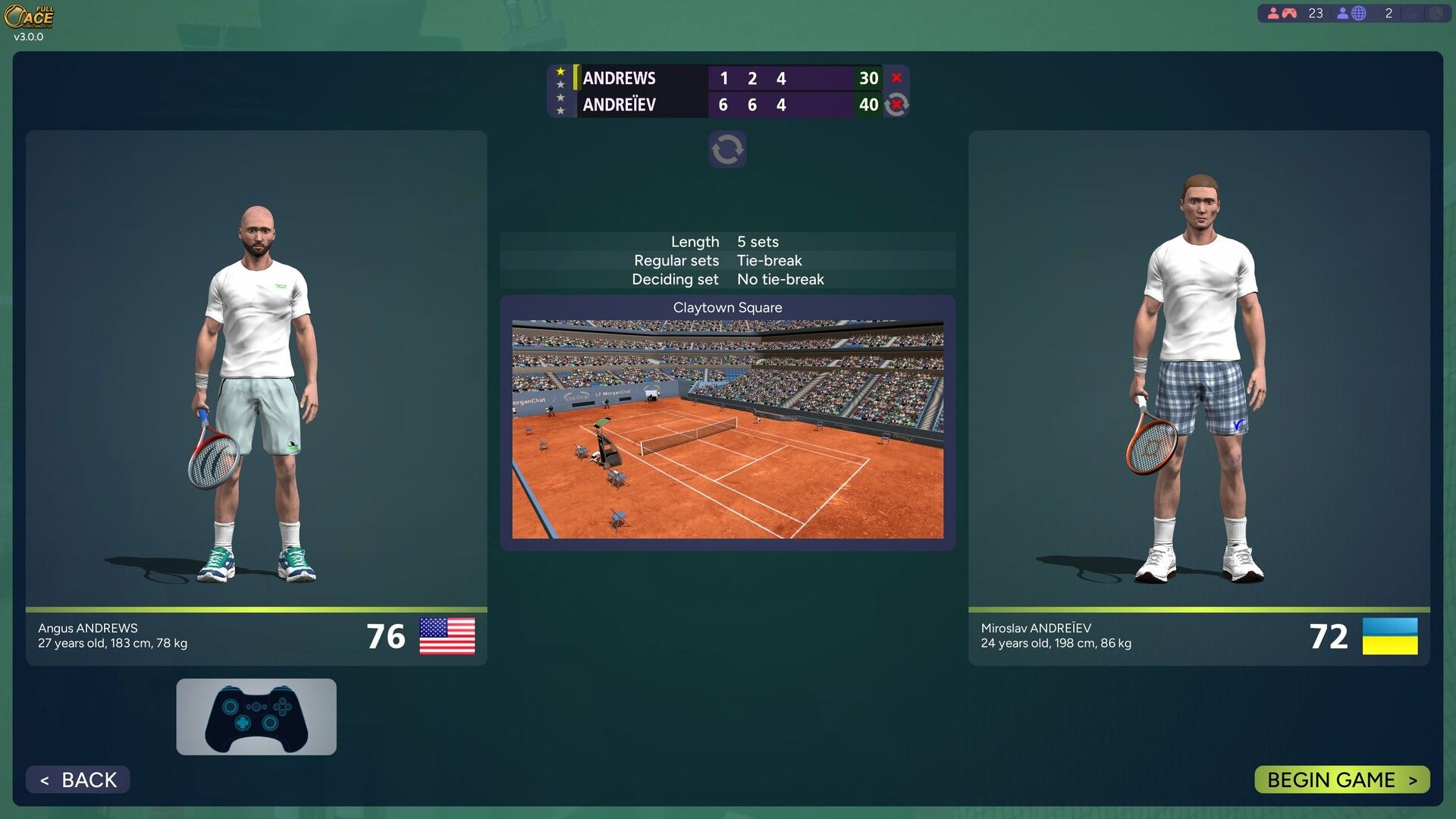Click the Claytown Square court preview
The image size is (1456, 819).
(x=726, y=428)
